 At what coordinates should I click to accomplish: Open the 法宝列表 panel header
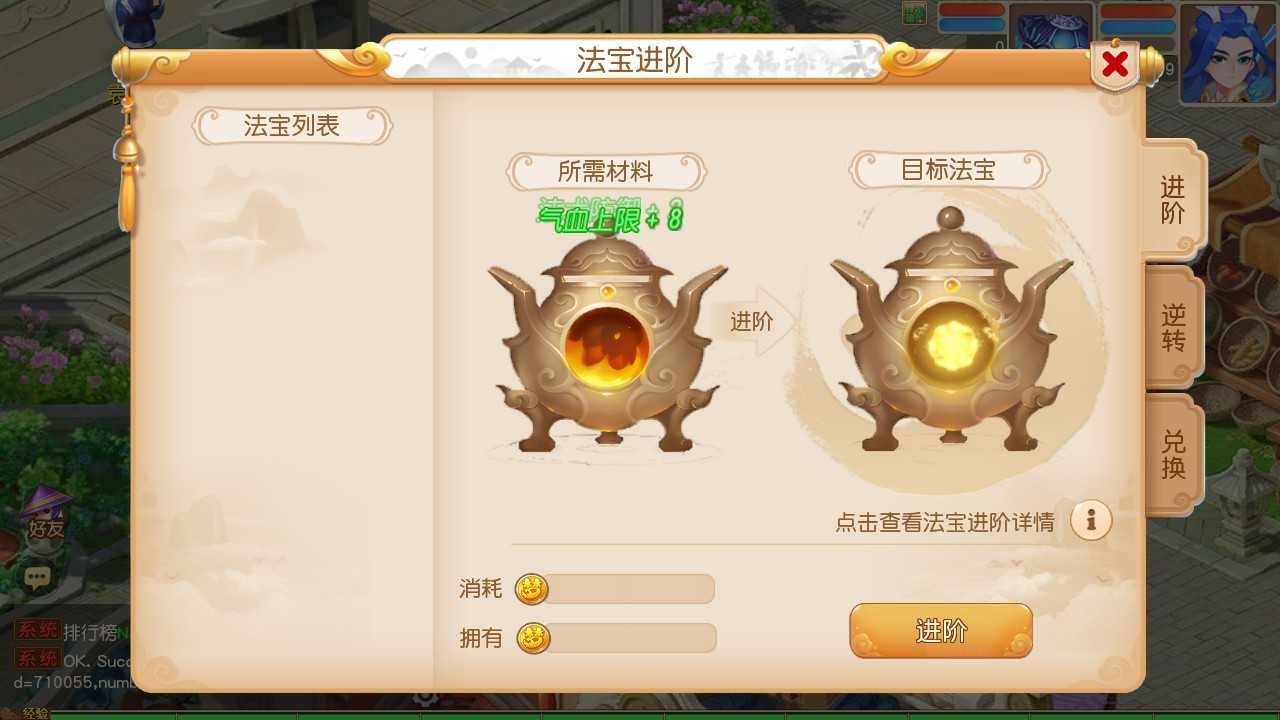[x=291, y=126]
